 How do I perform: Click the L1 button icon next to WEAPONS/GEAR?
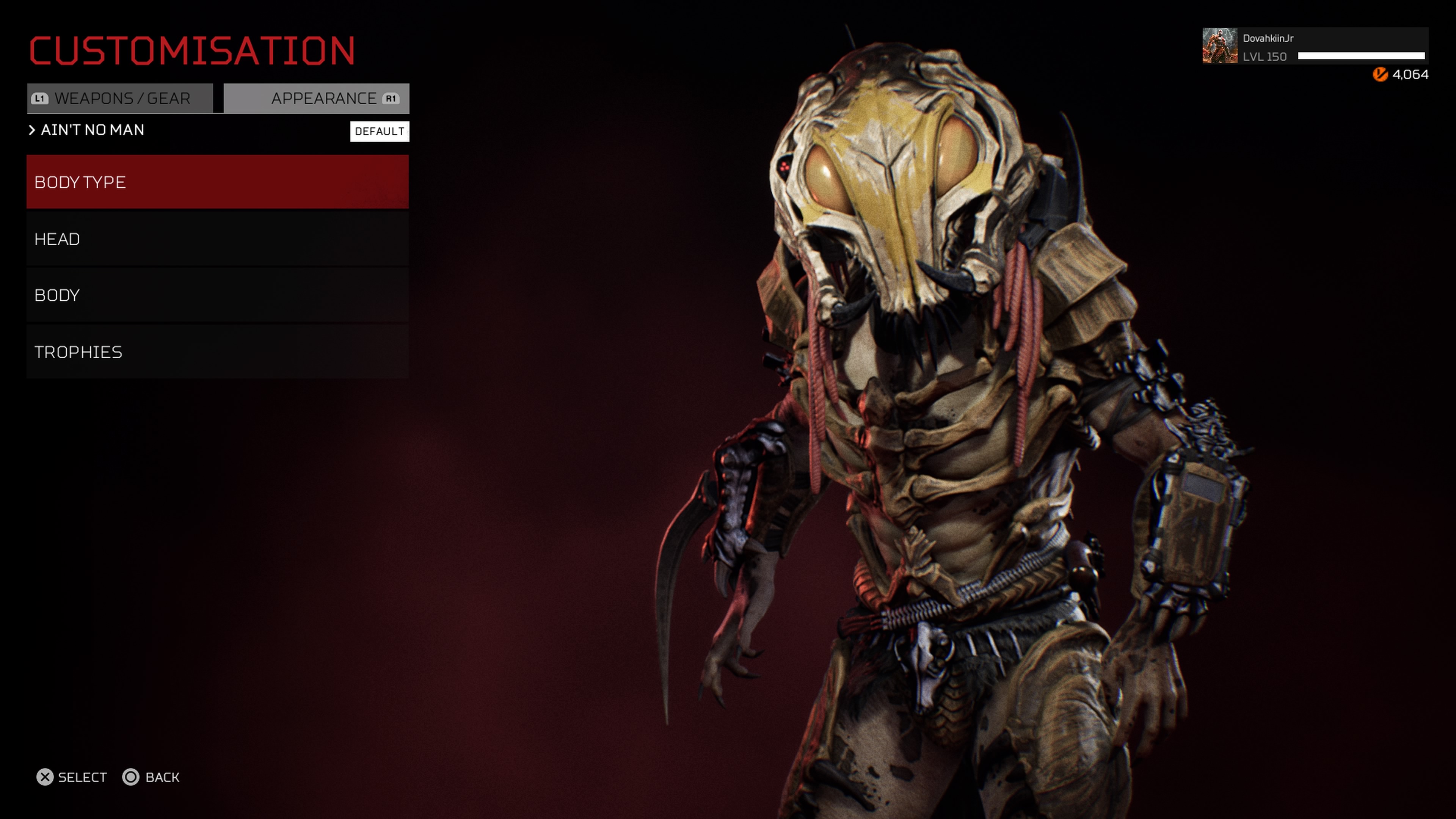tap(39, 98)
